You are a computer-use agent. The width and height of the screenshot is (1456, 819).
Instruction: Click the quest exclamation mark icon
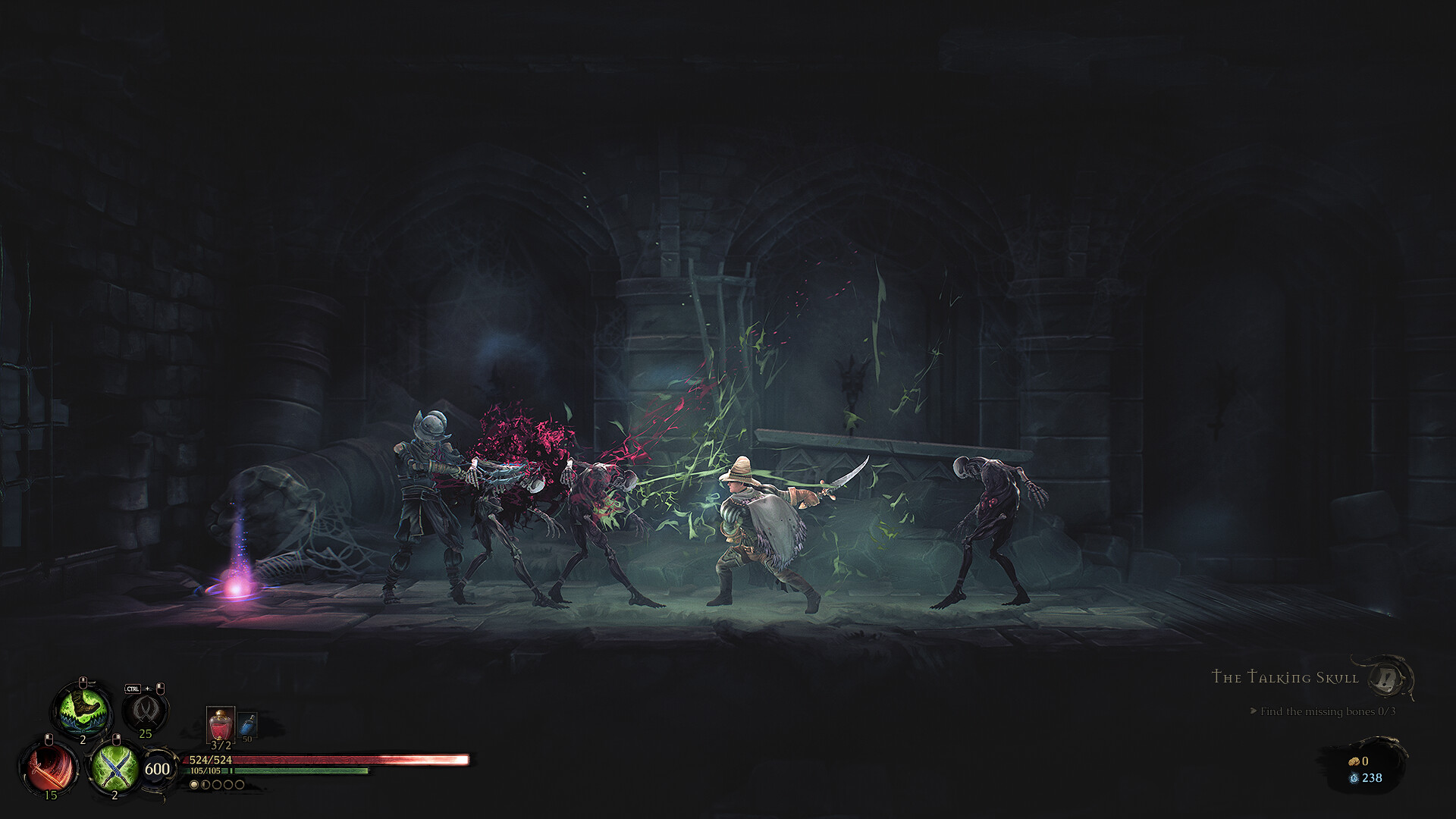point(1388,678)
